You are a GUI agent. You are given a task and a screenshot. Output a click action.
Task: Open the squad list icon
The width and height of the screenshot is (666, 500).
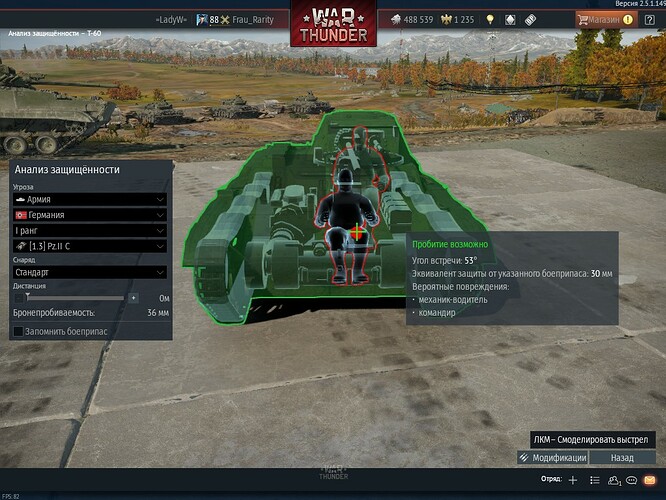pos(593,480)
